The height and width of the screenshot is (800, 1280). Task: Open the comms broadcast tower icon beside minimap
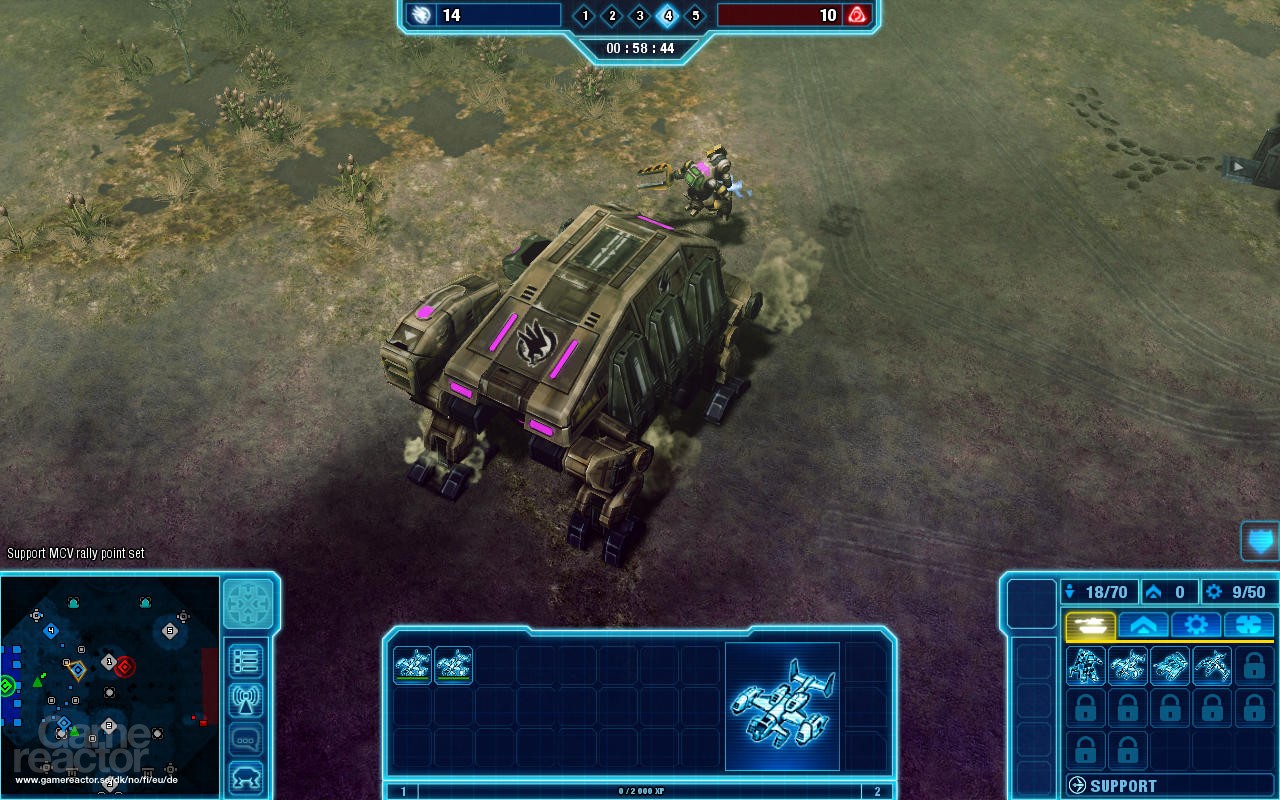pos(247,700)
